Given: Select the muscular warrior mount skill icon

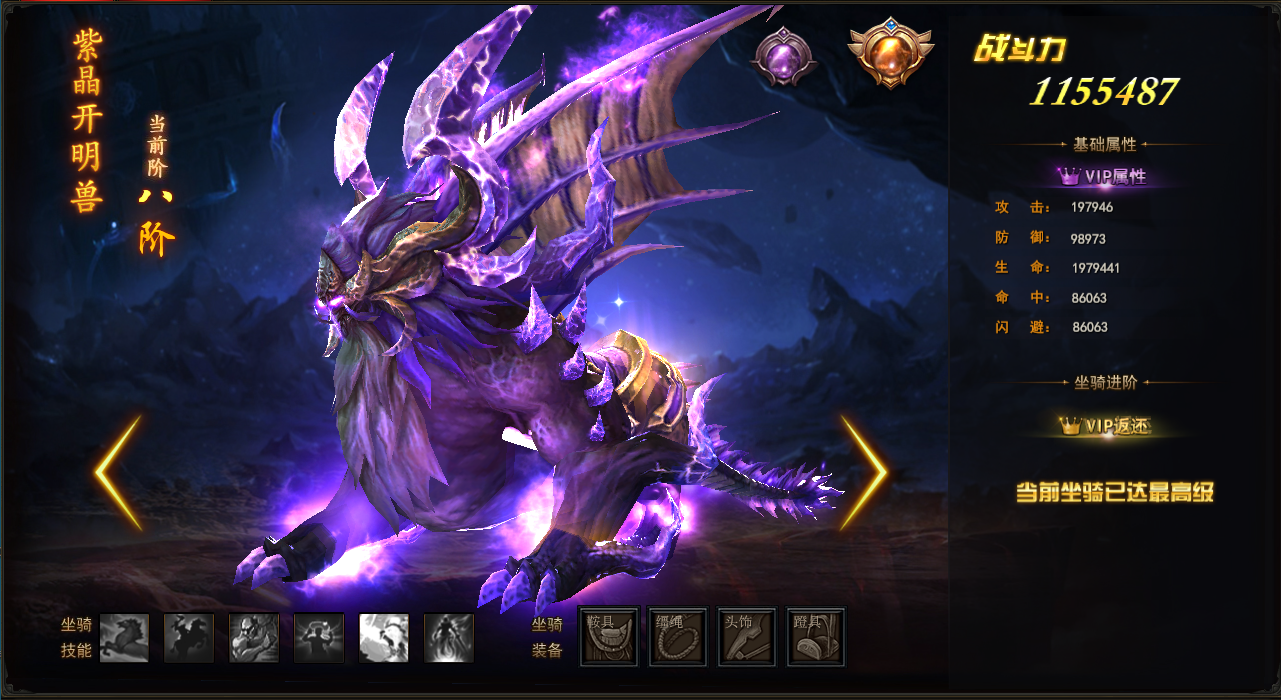Looking at the screenshot, I should (254, 638).
